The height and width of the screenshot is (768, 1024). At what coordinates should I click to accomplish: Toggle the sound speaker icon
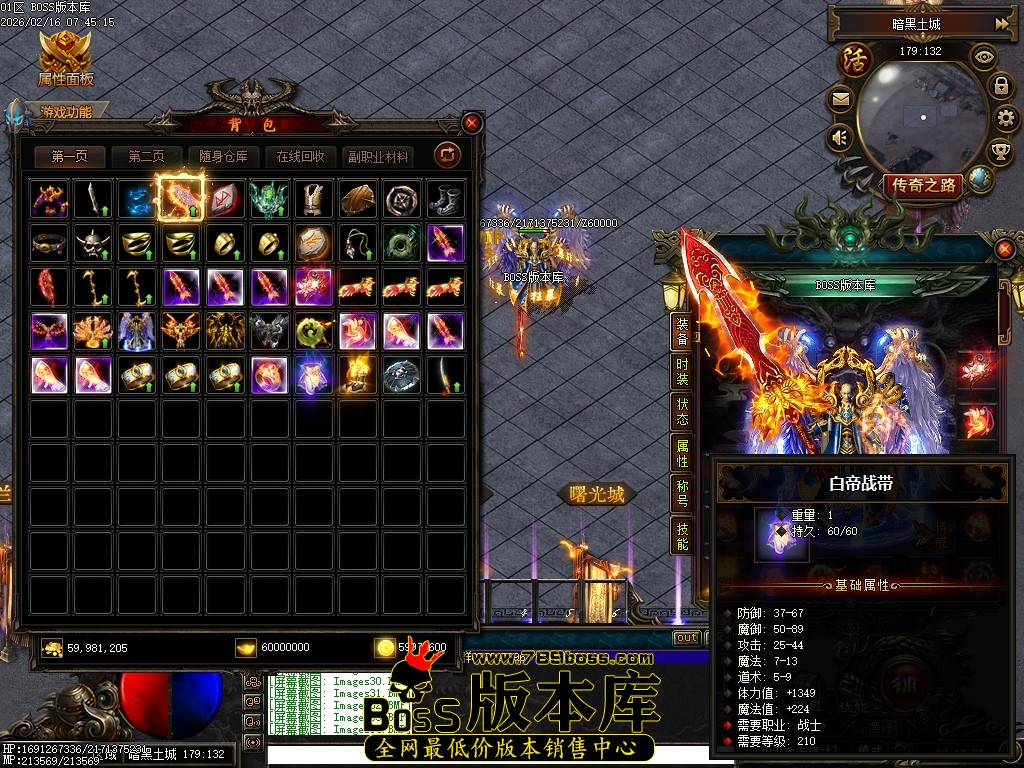coord(840,136)
